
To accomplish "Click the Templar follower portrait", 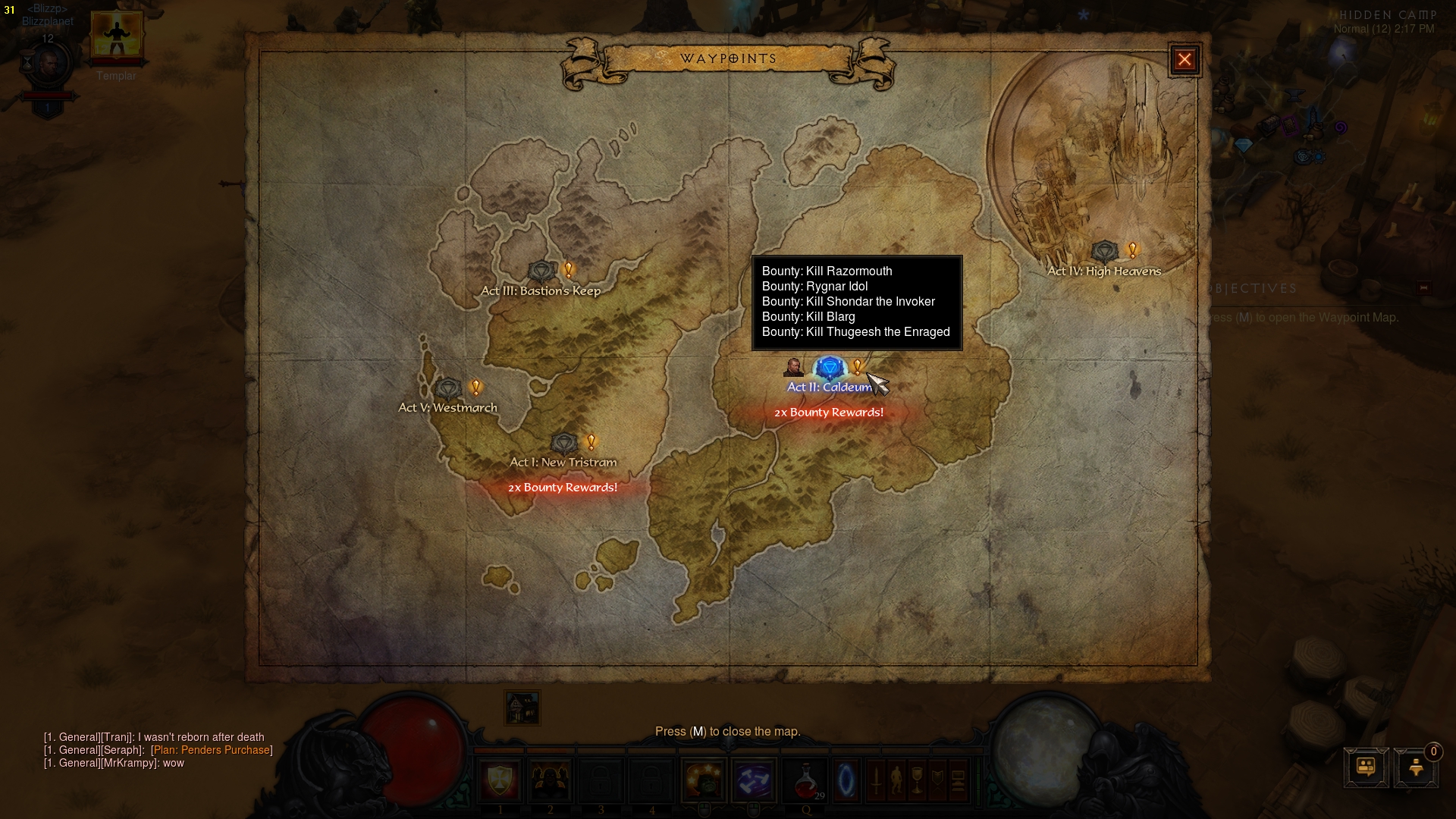I will coord(116,36).
